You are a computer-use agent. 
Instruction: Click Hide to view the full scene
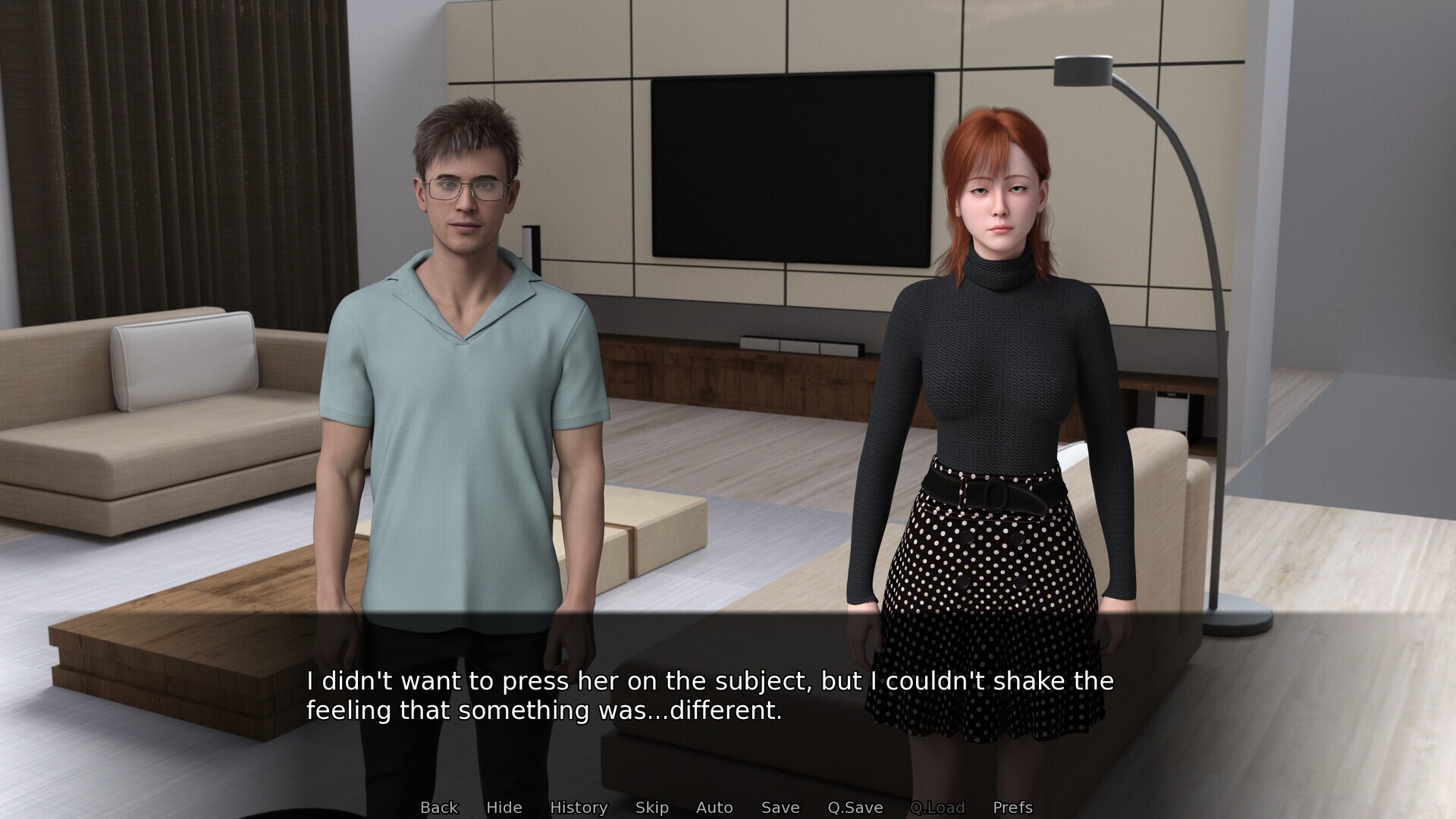click(504, 807)
